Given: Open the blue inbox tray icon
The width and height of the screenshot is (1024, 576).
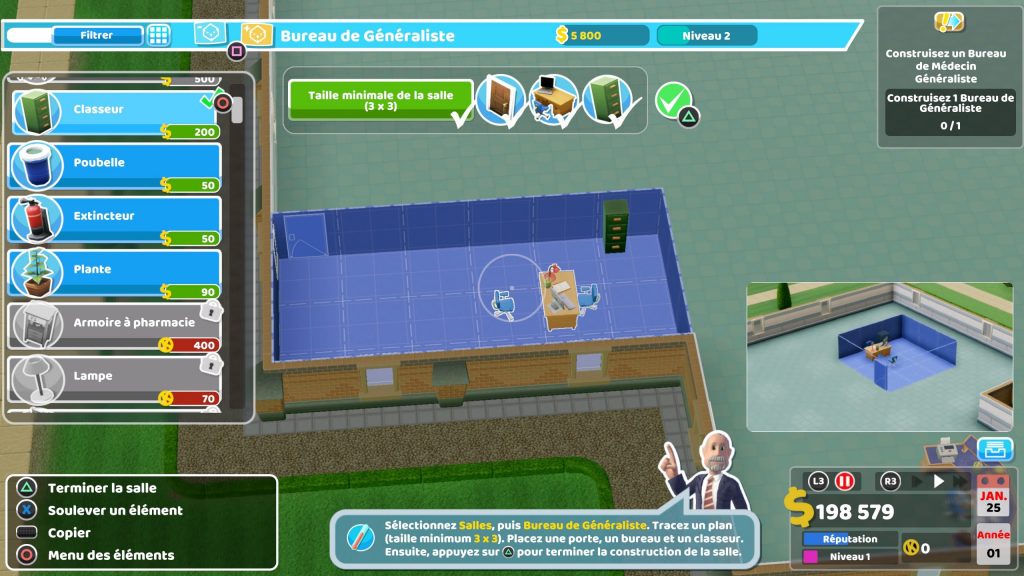Looking at the screenshot, I should point(993,449).
